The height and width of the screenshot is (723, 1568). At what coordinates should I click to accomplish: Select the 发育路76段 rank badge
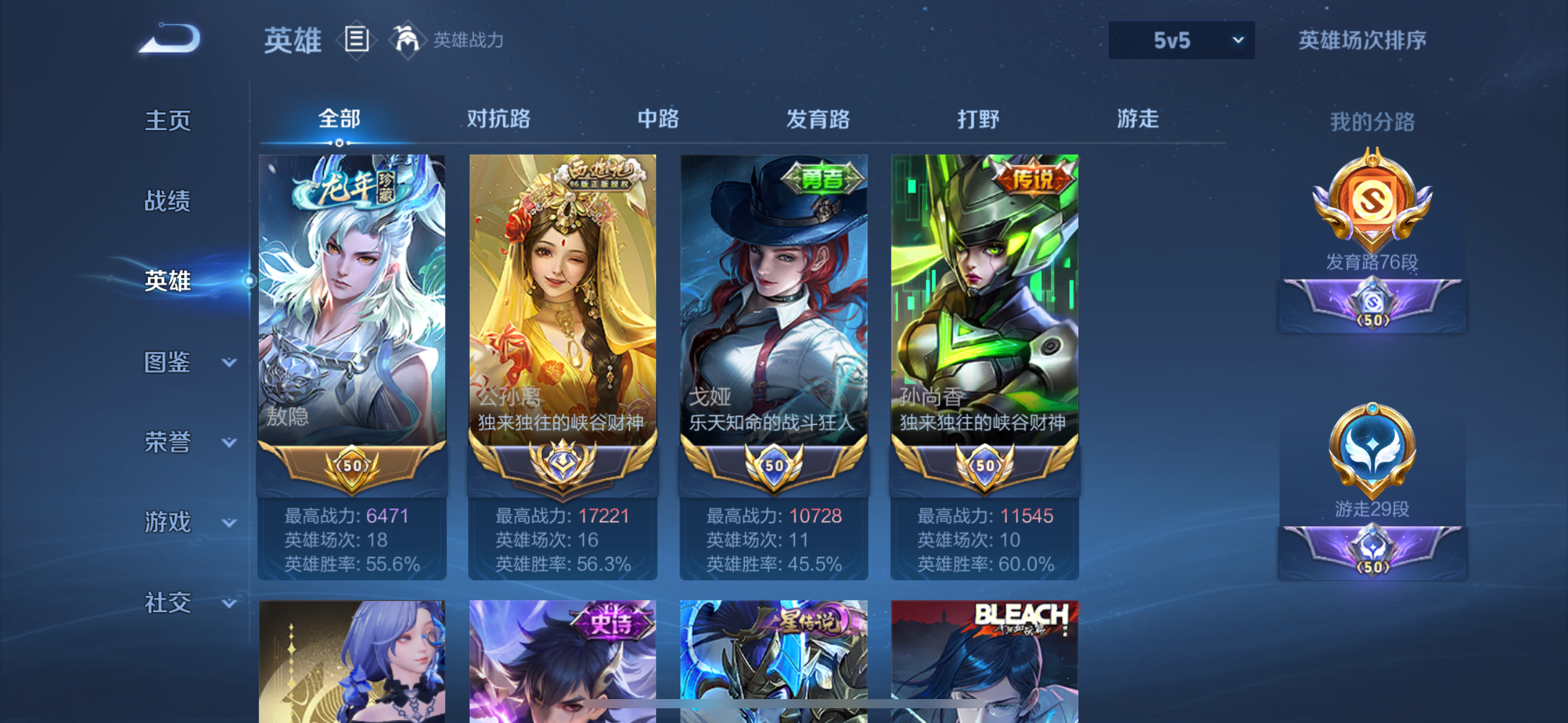(1372, 202)
